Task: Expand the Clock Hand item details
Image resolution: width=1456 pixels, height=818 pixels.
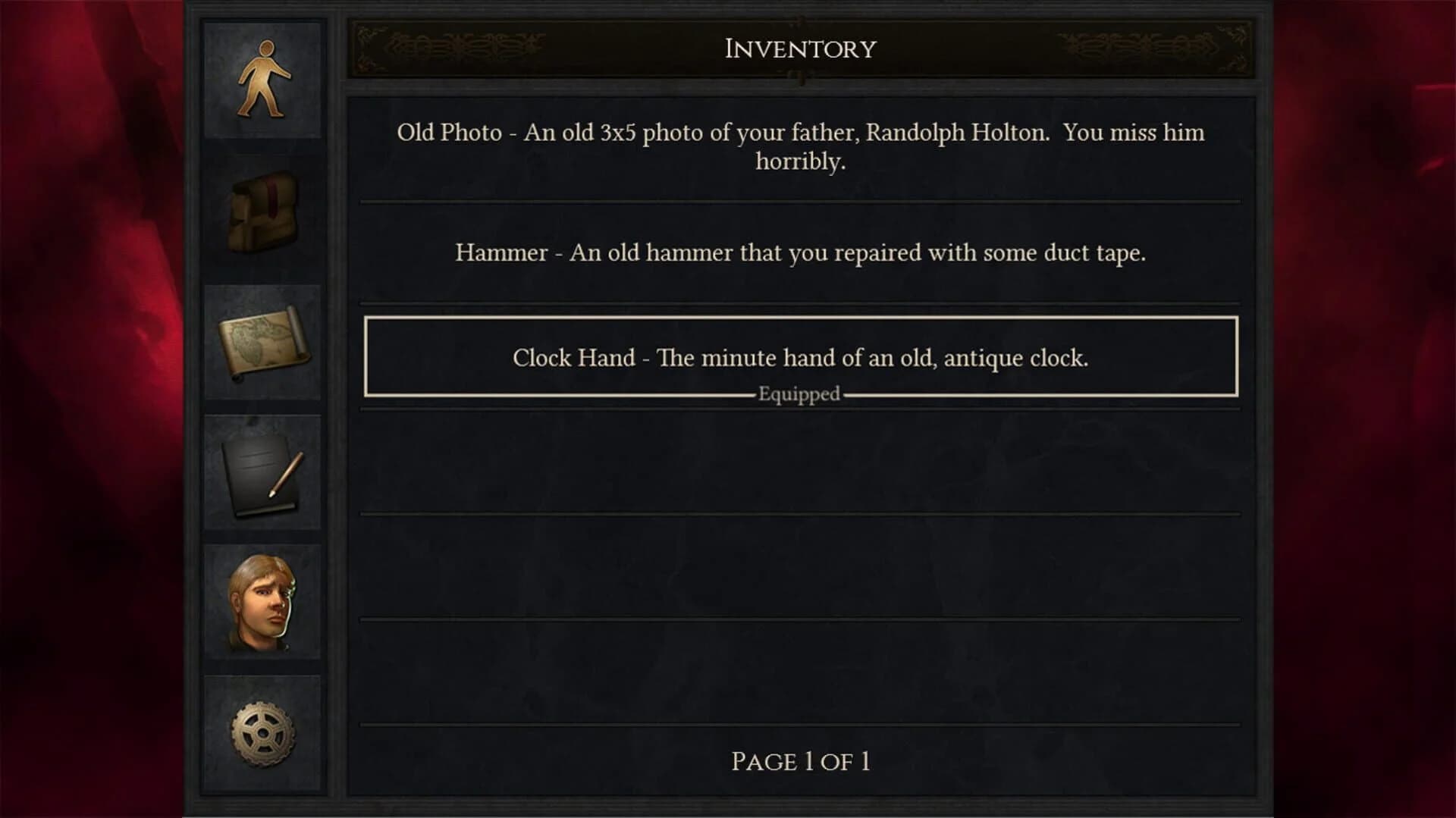Action: [799, 358]
